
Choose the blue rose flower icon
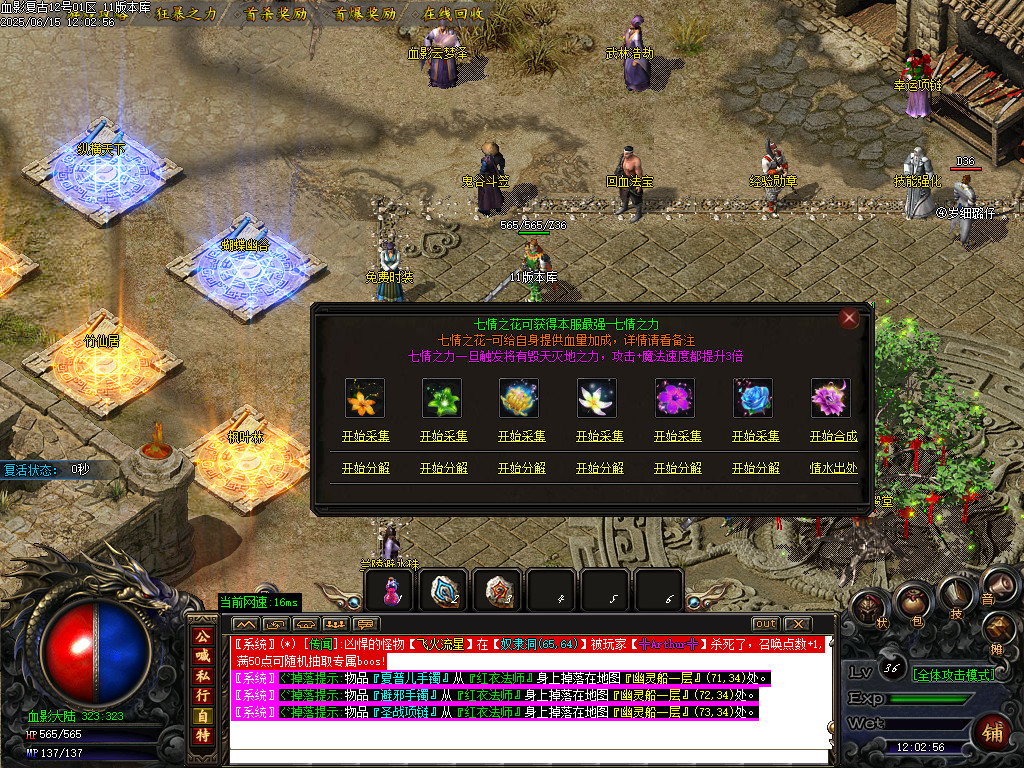click(753, 398)
